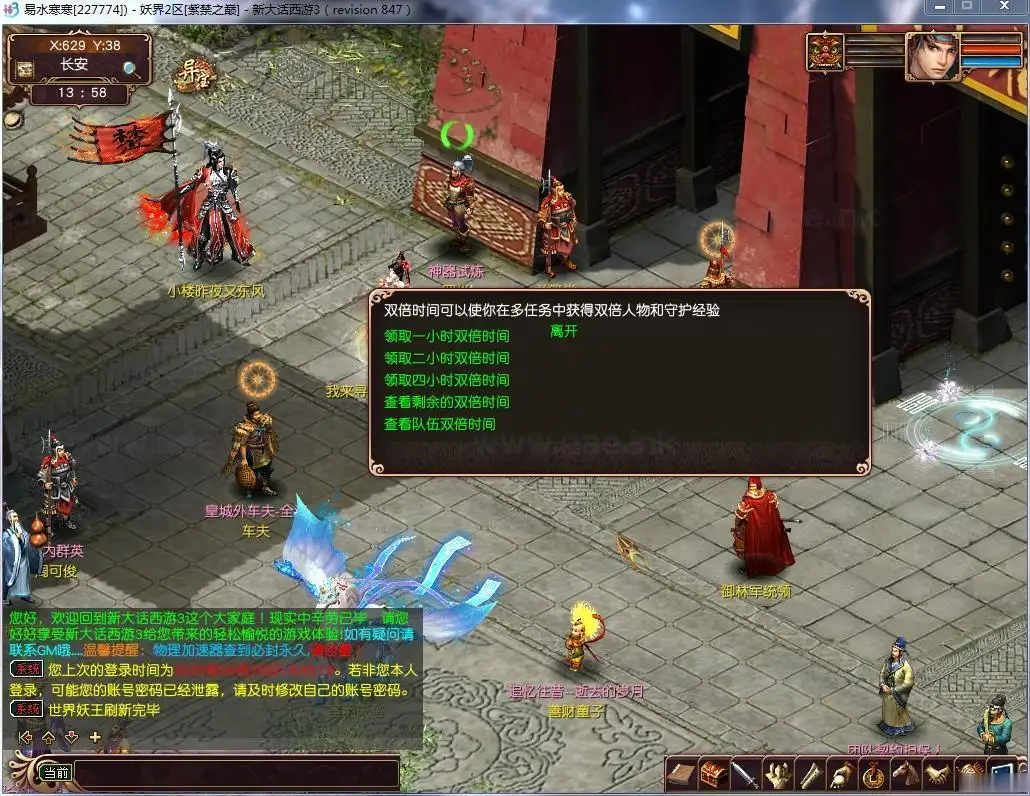The image size is (1030, 796).
Task: Open the horse mount icon
Action: 905,774
